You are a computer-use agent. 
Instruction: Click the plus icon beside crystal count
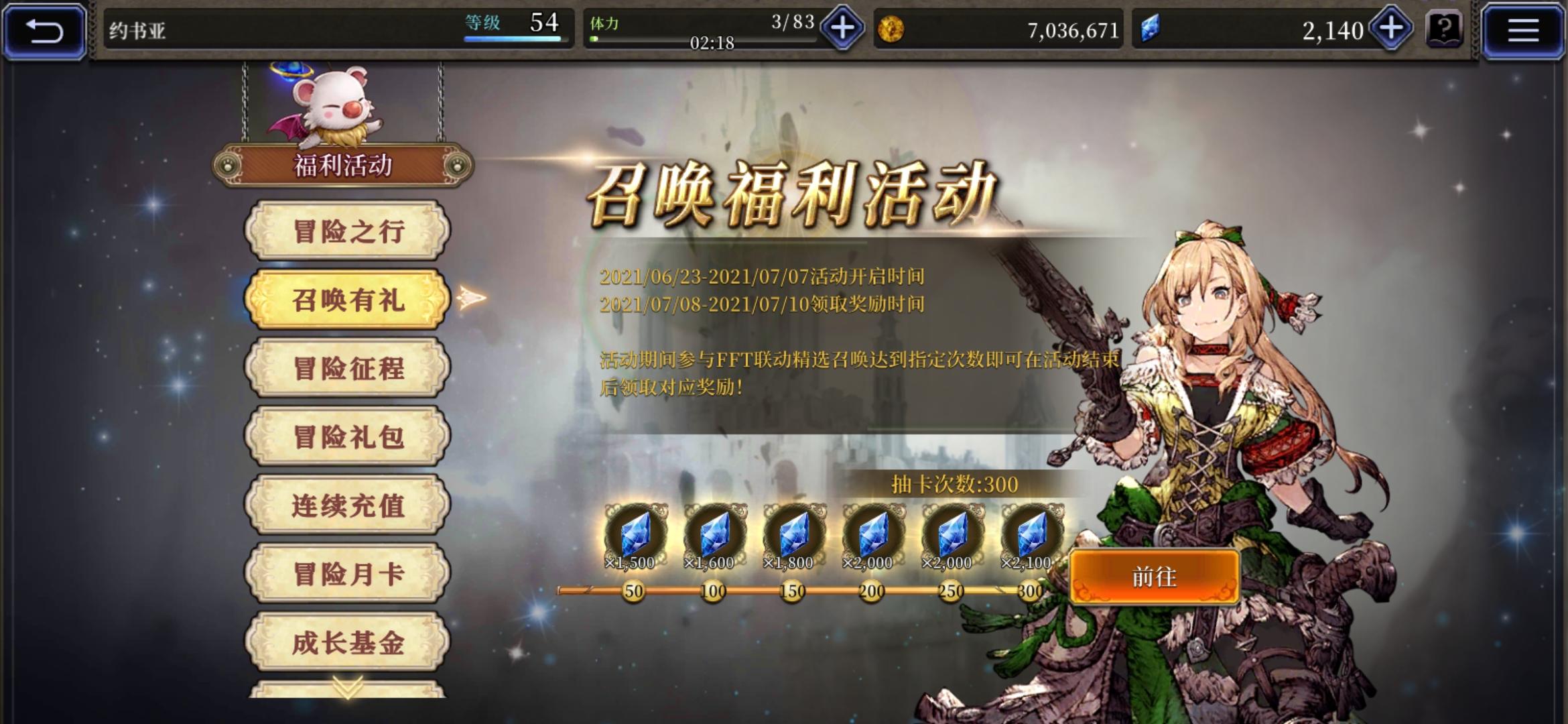1390,28
